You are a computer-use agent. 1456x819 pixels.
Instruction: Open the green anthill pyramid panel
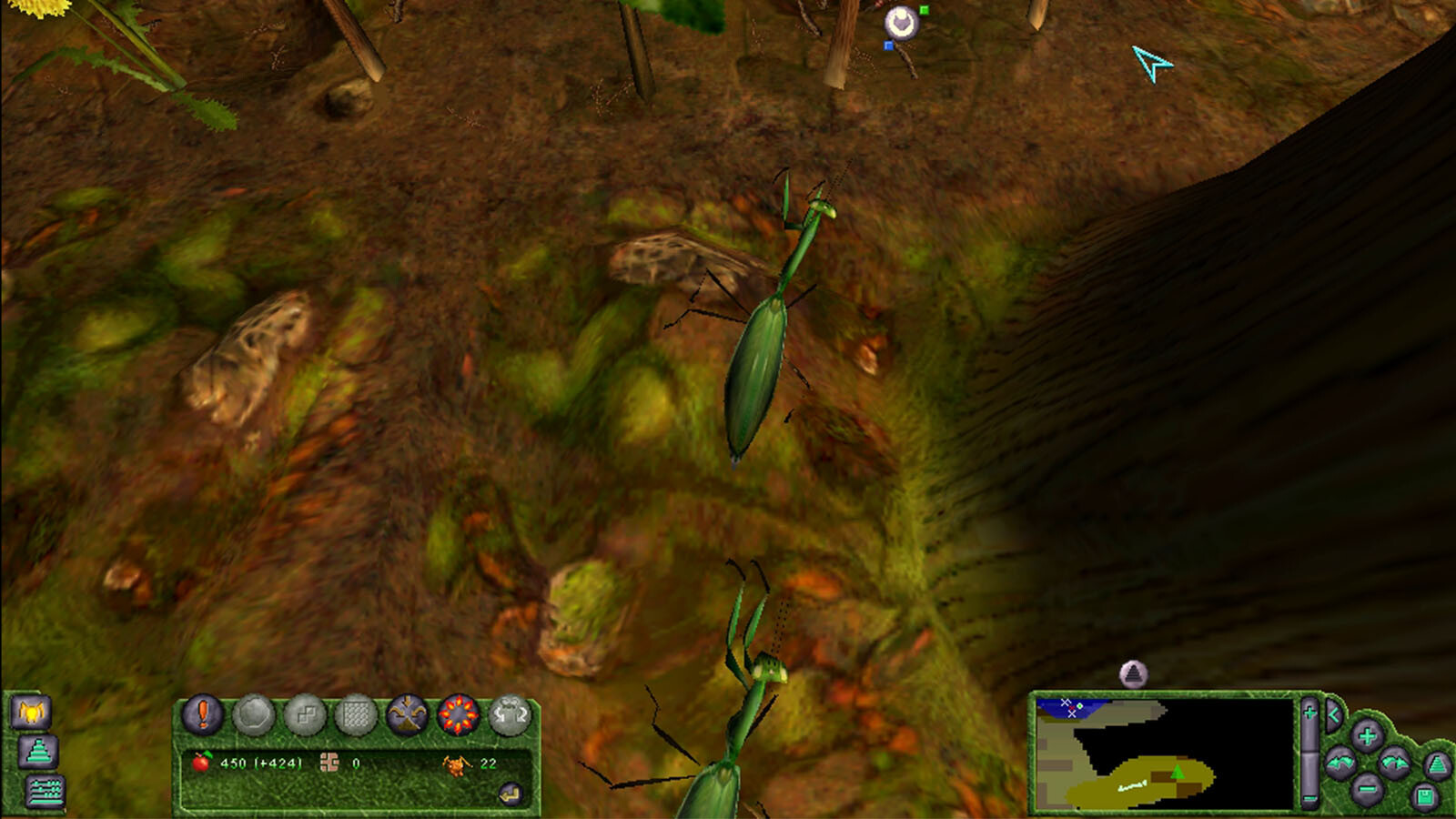point(38,753)
